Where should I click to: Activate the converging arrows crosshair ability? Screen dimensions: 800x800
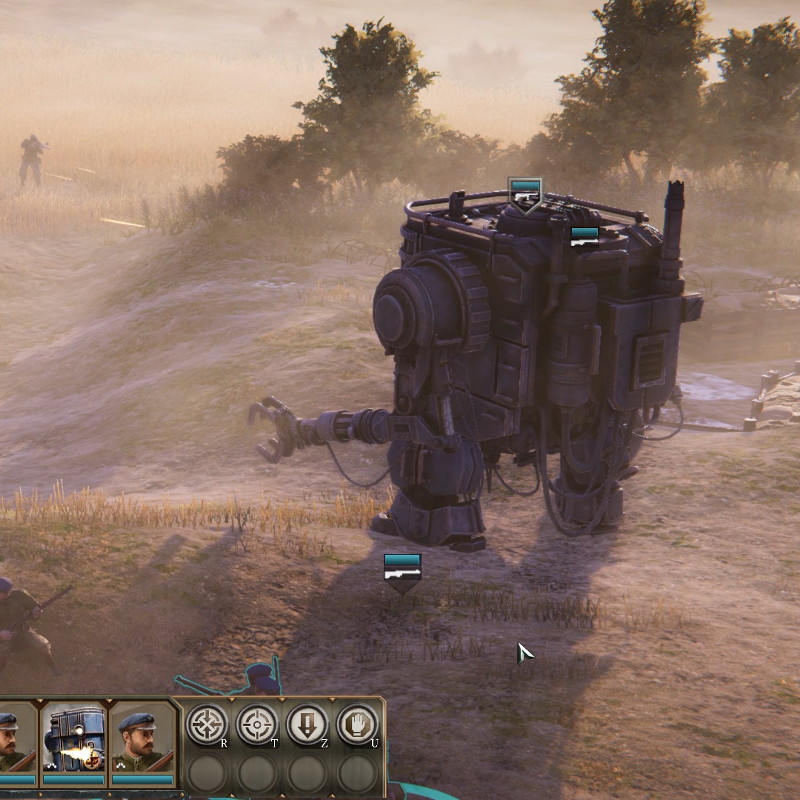coord(208,723)
